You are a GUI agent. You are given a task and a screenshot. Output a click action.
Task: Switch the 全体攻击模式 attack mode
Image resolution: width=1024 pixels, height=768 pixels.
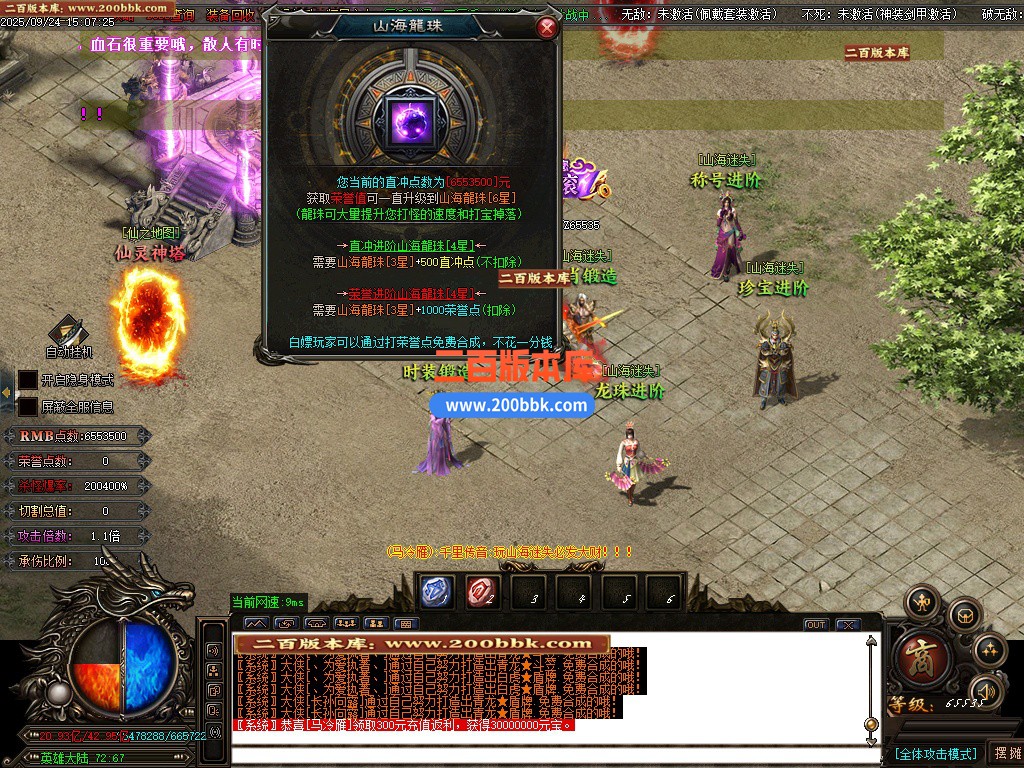[x=935, y=753]
